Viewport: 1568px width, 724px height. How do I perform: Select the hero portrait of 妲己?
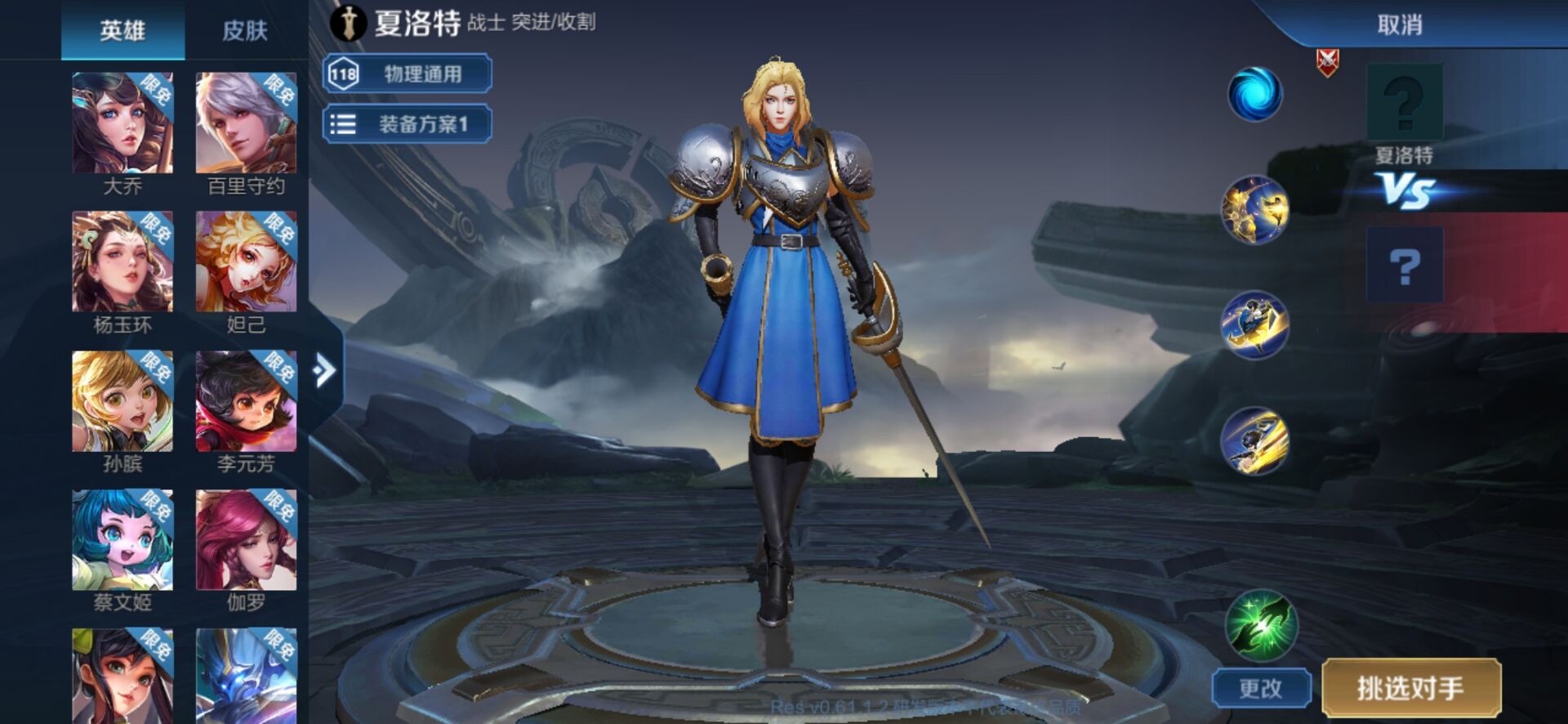[x=244, y=261]
